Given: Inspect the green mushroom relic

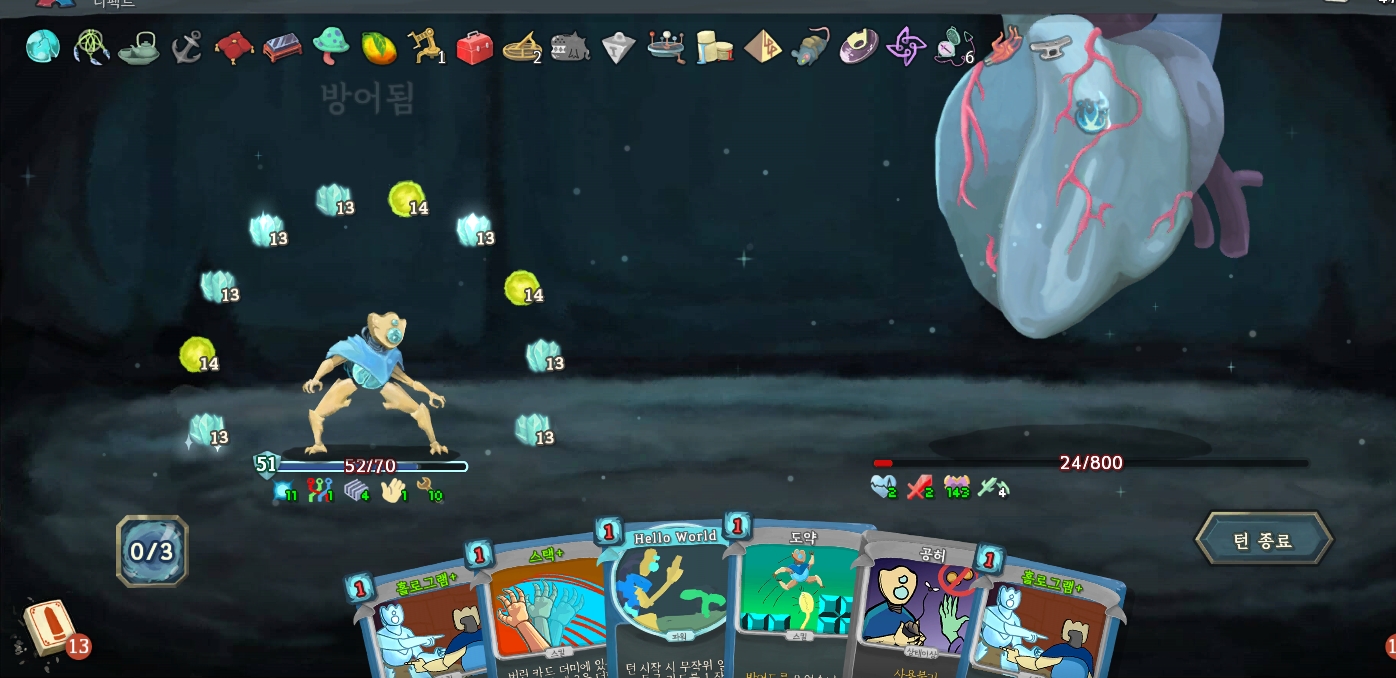Looking at the screenshot, I should pyautogui.click(x=330, y=46).
